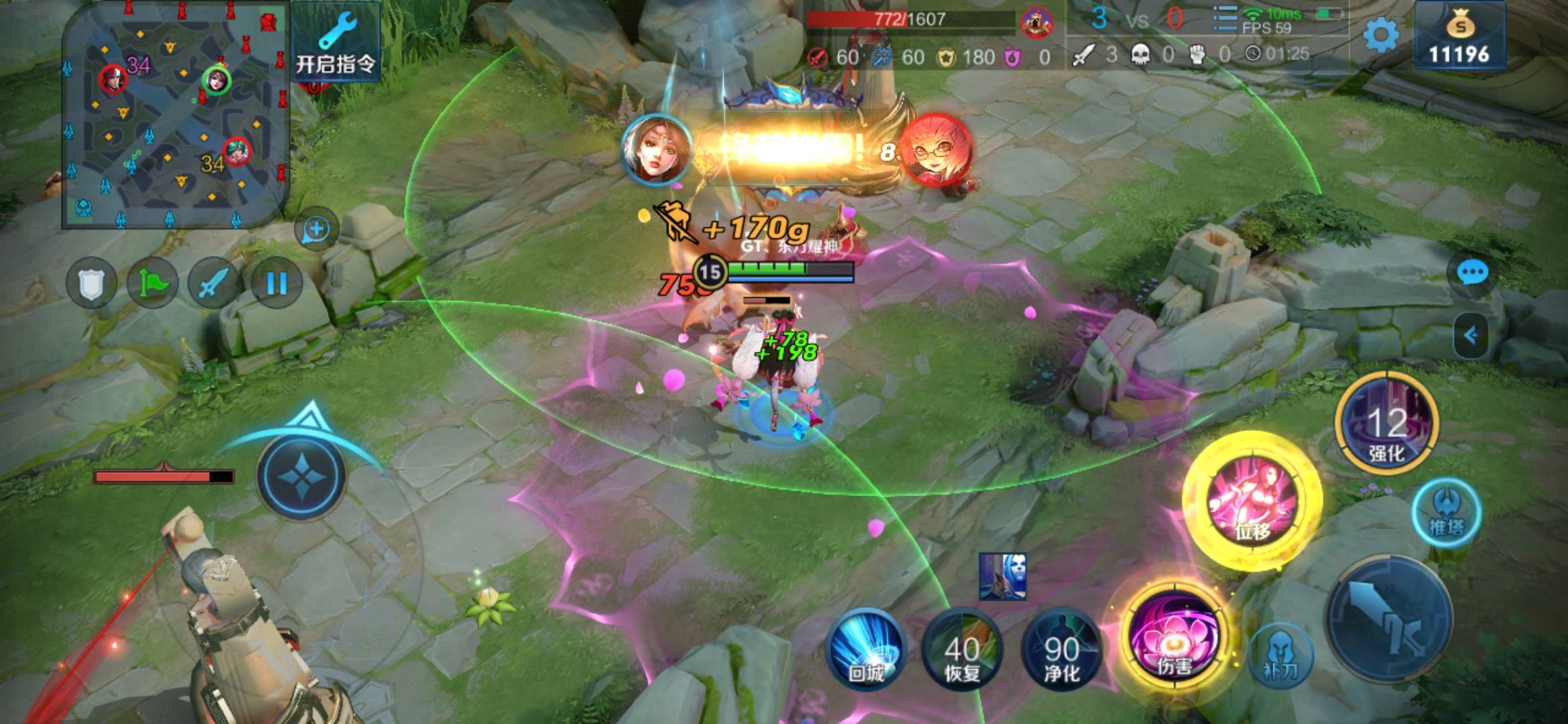
Task: Activate the 净化 purify spell
Action: point(1061,650)
